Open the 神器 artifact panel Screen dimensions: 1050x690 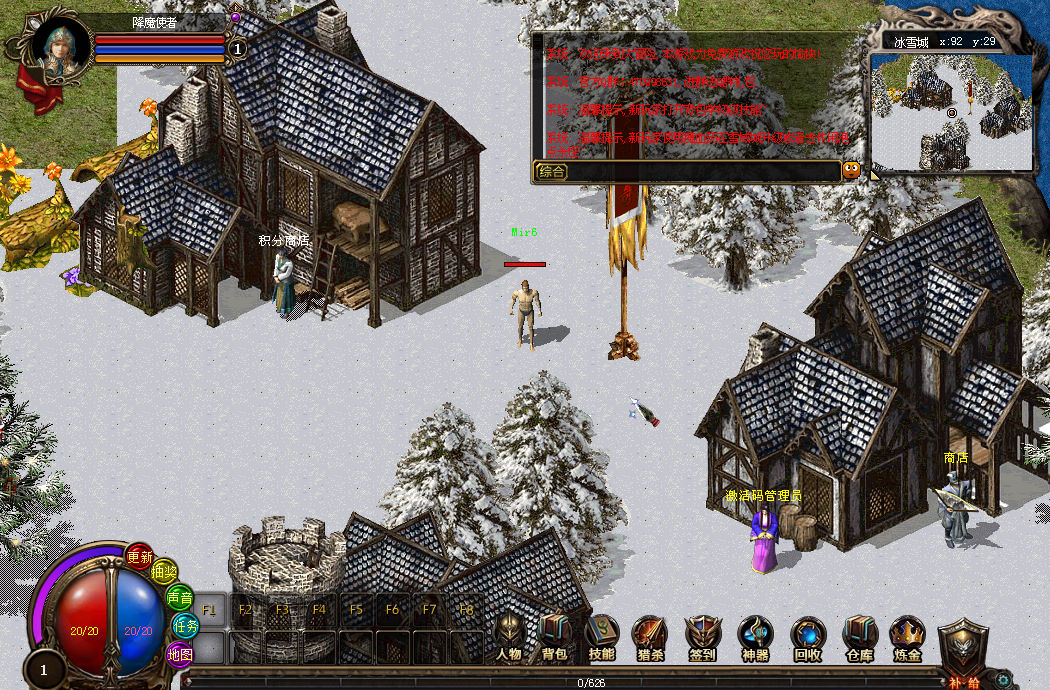click(756, 634)
